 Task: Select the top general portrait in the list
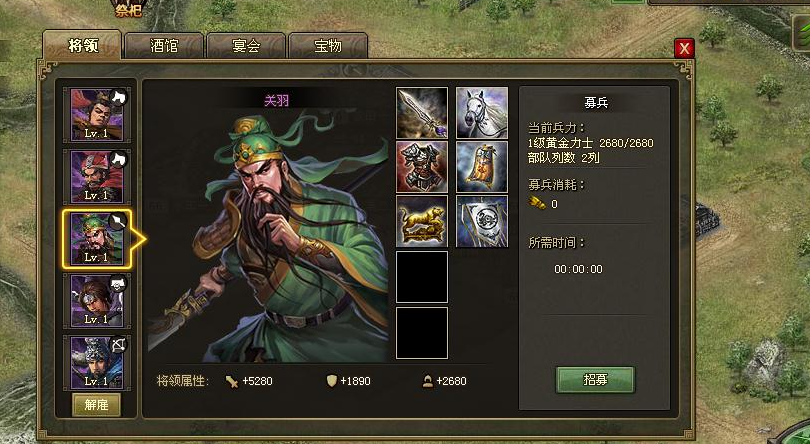click(x=97, y=115)
